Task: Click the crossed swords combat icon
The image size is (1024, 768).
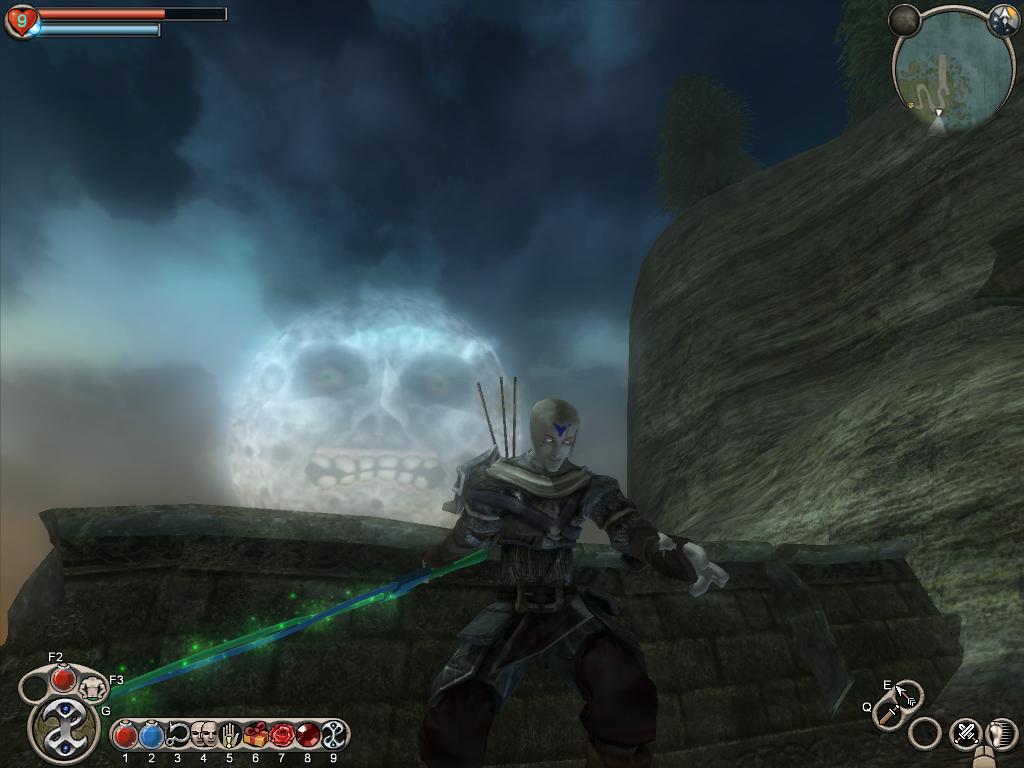Action: [x=966, y=734]
